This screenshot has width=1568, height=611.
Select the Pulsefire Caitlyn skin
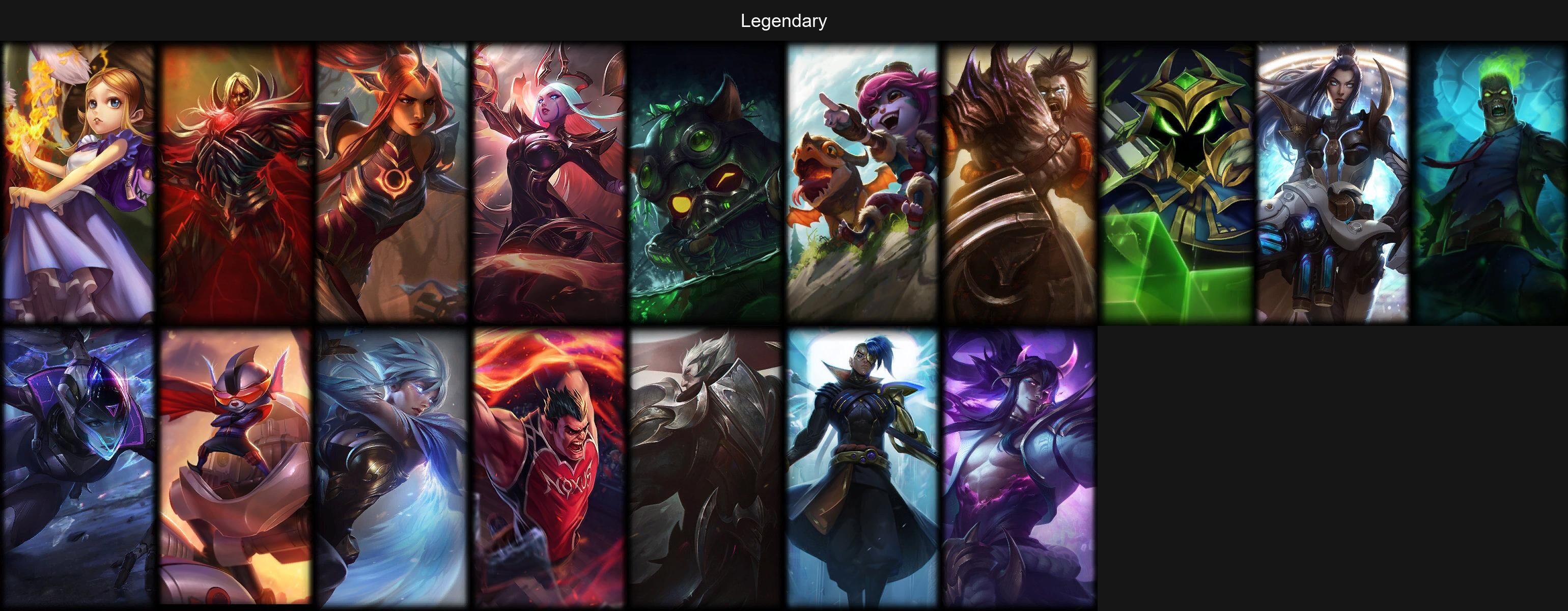pyautogui.click(x=1333, y=183)
